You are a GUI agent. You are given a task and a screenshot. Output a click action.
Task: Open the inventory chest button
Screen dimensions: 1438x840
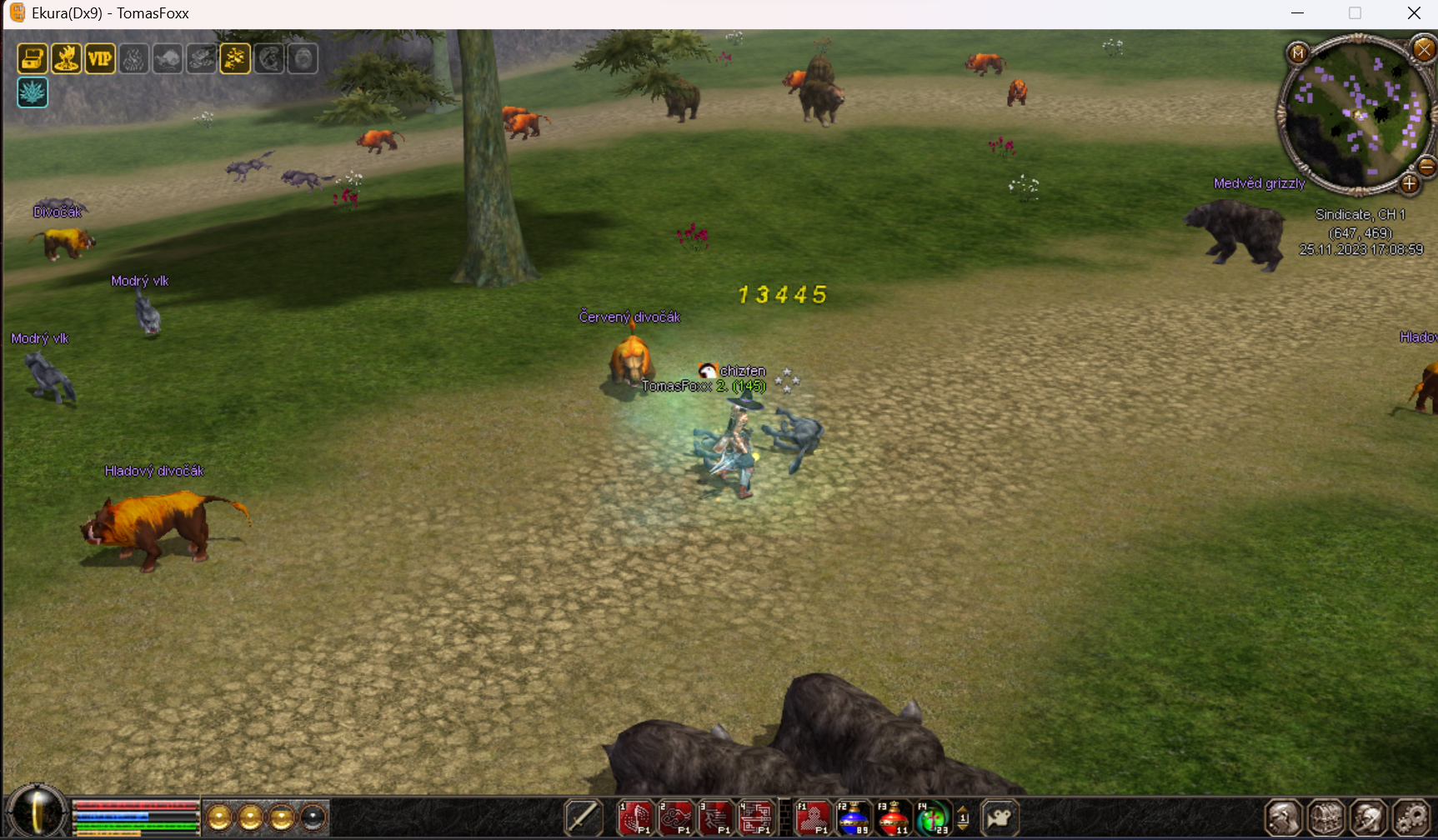[x=1326, y=817]
